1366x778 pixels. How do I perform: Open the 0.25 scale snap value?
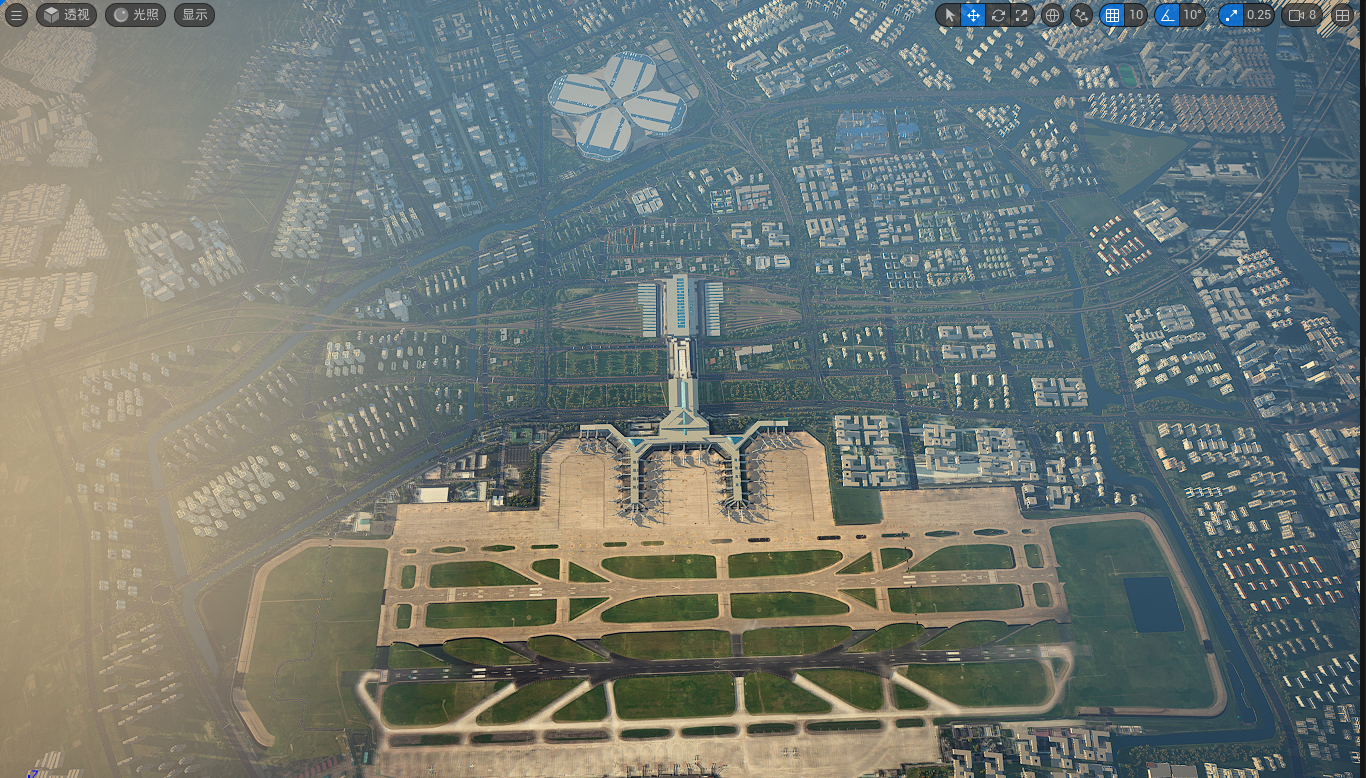[1259, 15]
